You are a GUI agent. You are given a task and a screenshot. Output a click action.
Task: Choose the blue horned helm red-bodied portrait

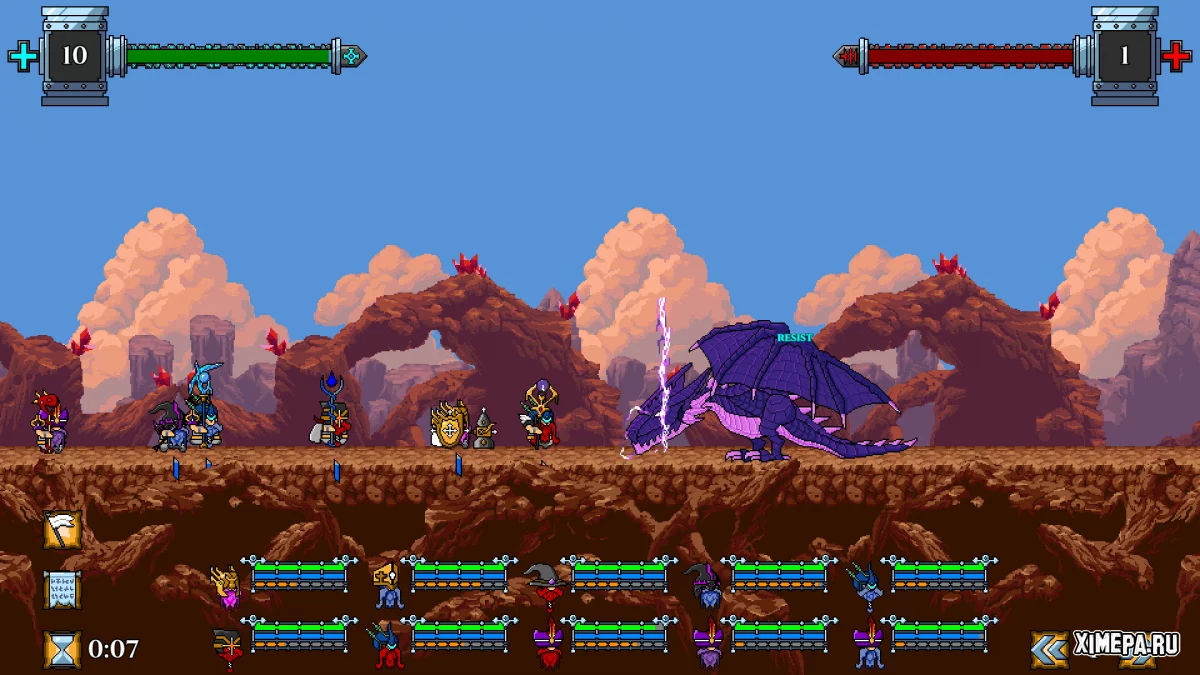pos(387,645)
